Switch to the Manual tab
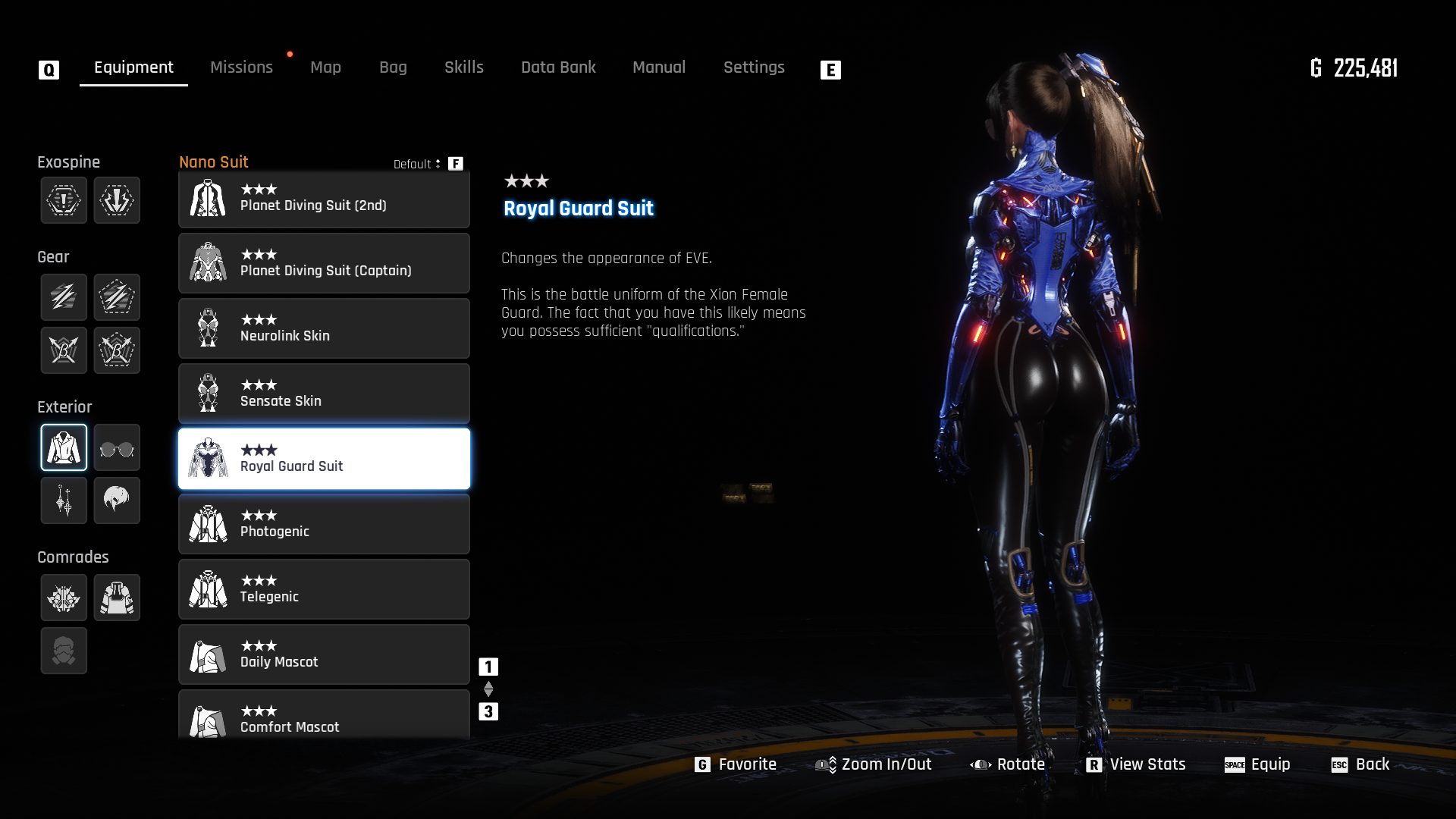The height and width of the screenshot is (819, 1456). click(x=658, y=67)
